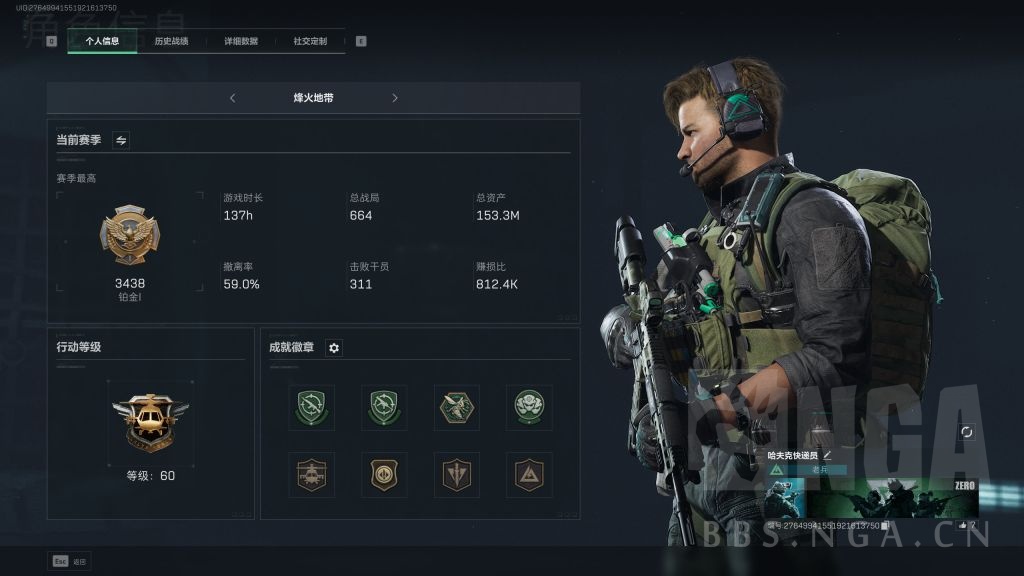The height and width of the screenshot is (576, 1024).
Task: Edit the player name with pencil icon
Action: (x=827, y=455)
